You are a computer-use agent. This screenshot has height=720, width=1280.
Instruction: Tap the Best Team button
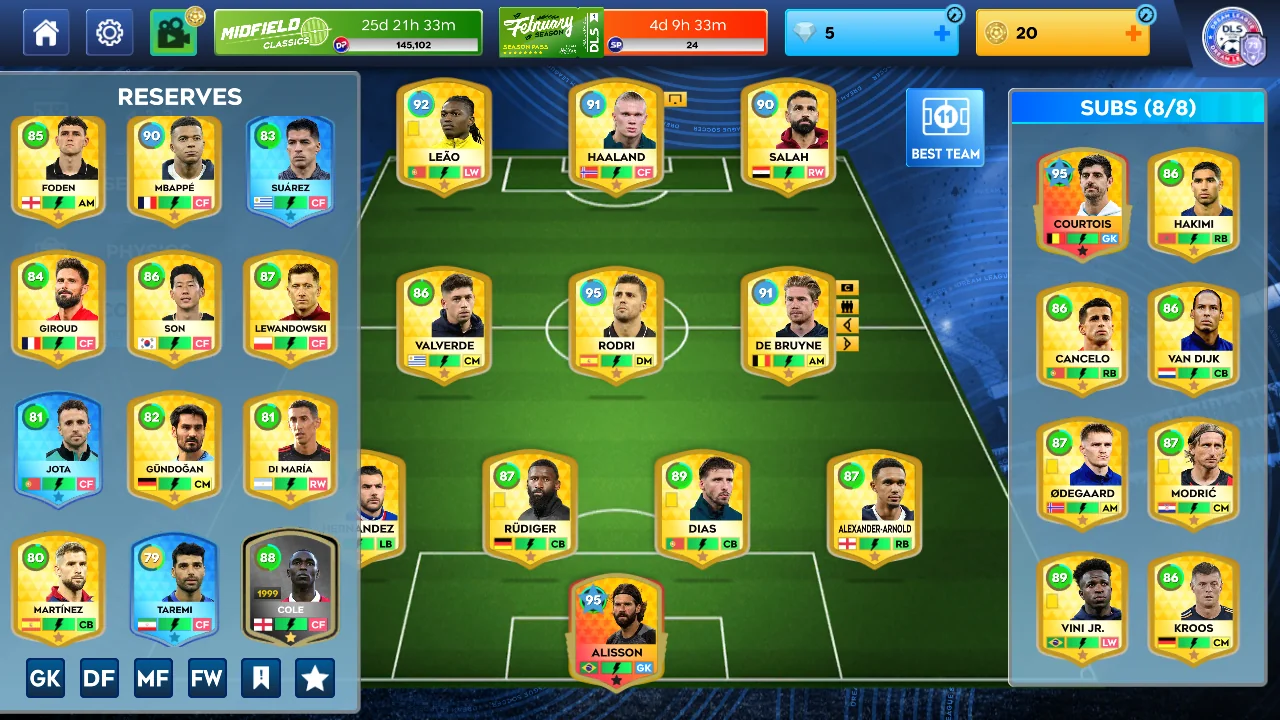pyautogui.click(x=945, y=127)
